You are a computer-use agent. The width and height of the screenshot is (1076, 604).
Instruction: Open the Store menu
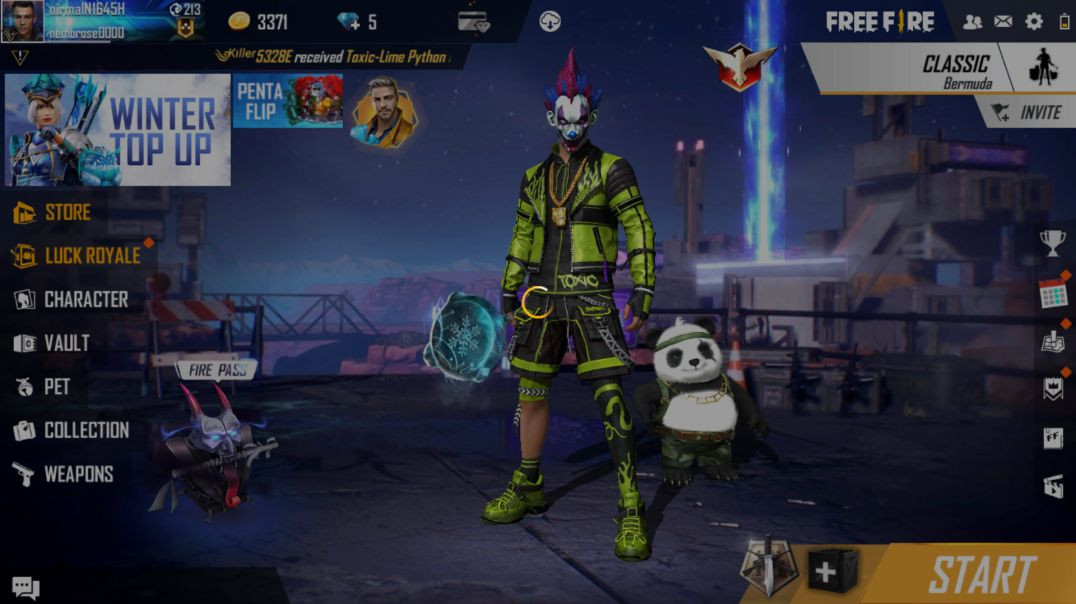(x=66, y=212)
